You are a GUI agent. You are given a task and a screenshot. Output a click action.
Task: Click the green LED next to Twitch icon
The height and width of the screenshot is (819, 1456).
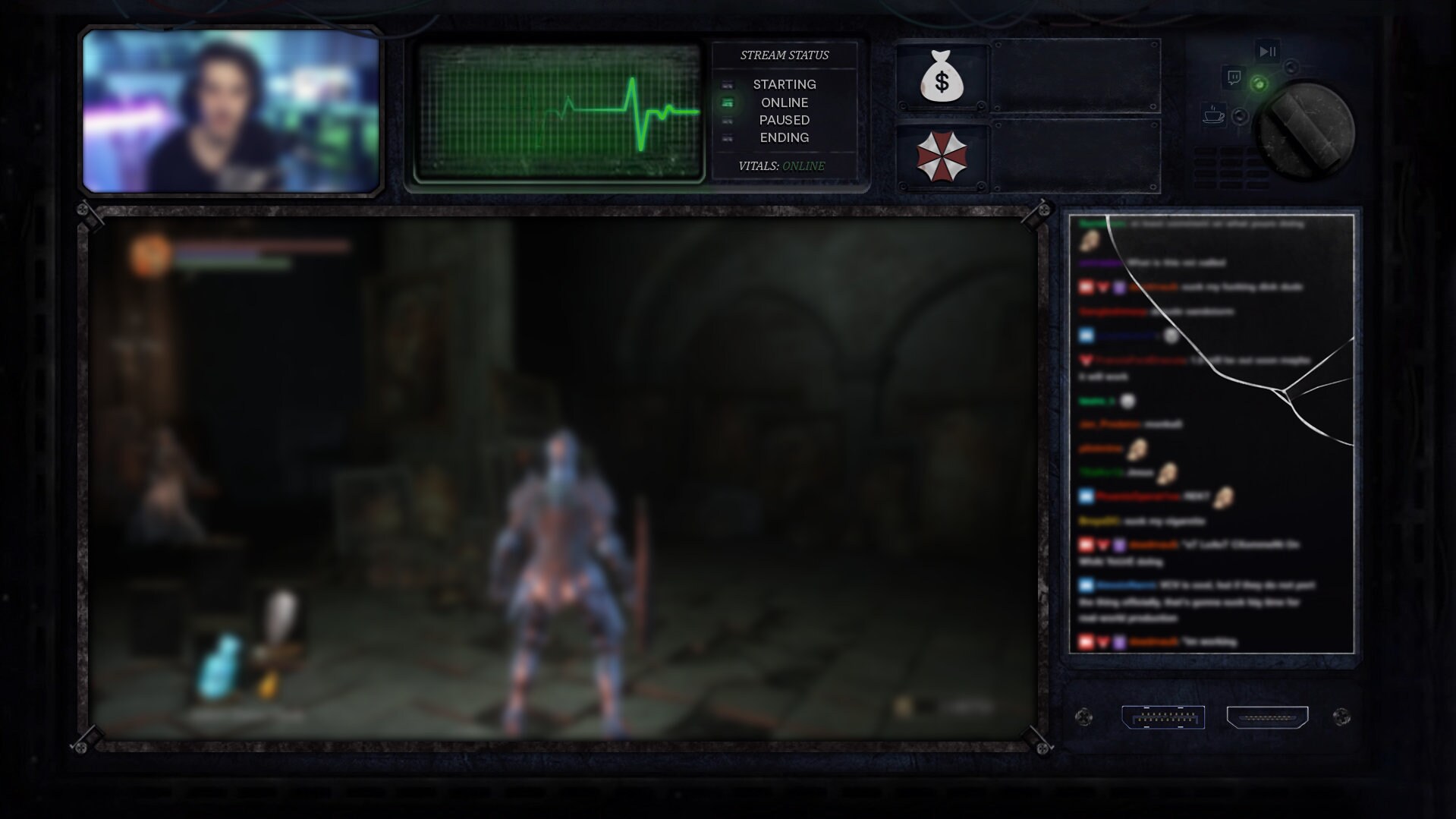1259,83
